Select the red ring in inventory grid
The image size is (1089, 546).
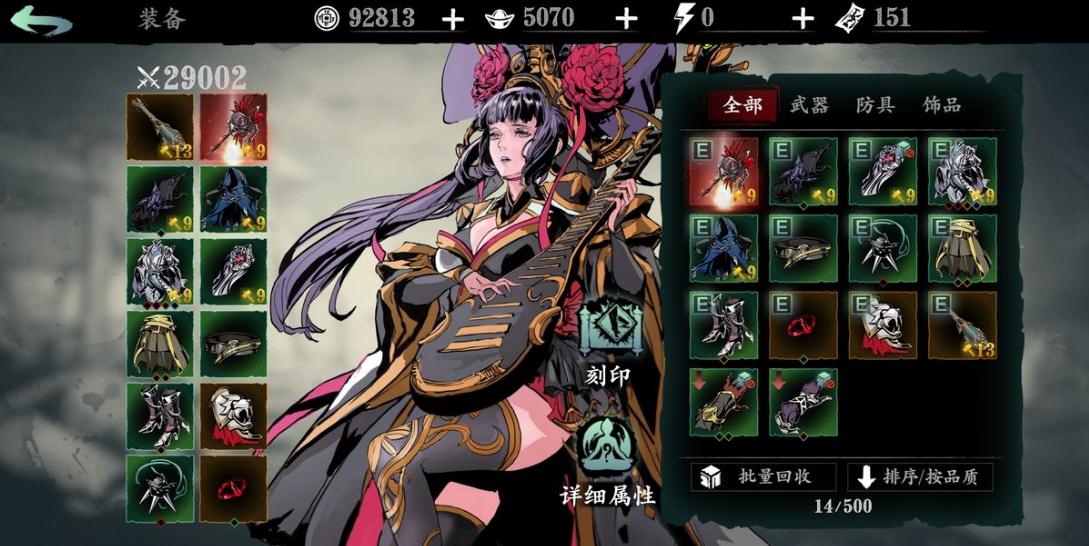pyautogui.click(x=803, y=325)
